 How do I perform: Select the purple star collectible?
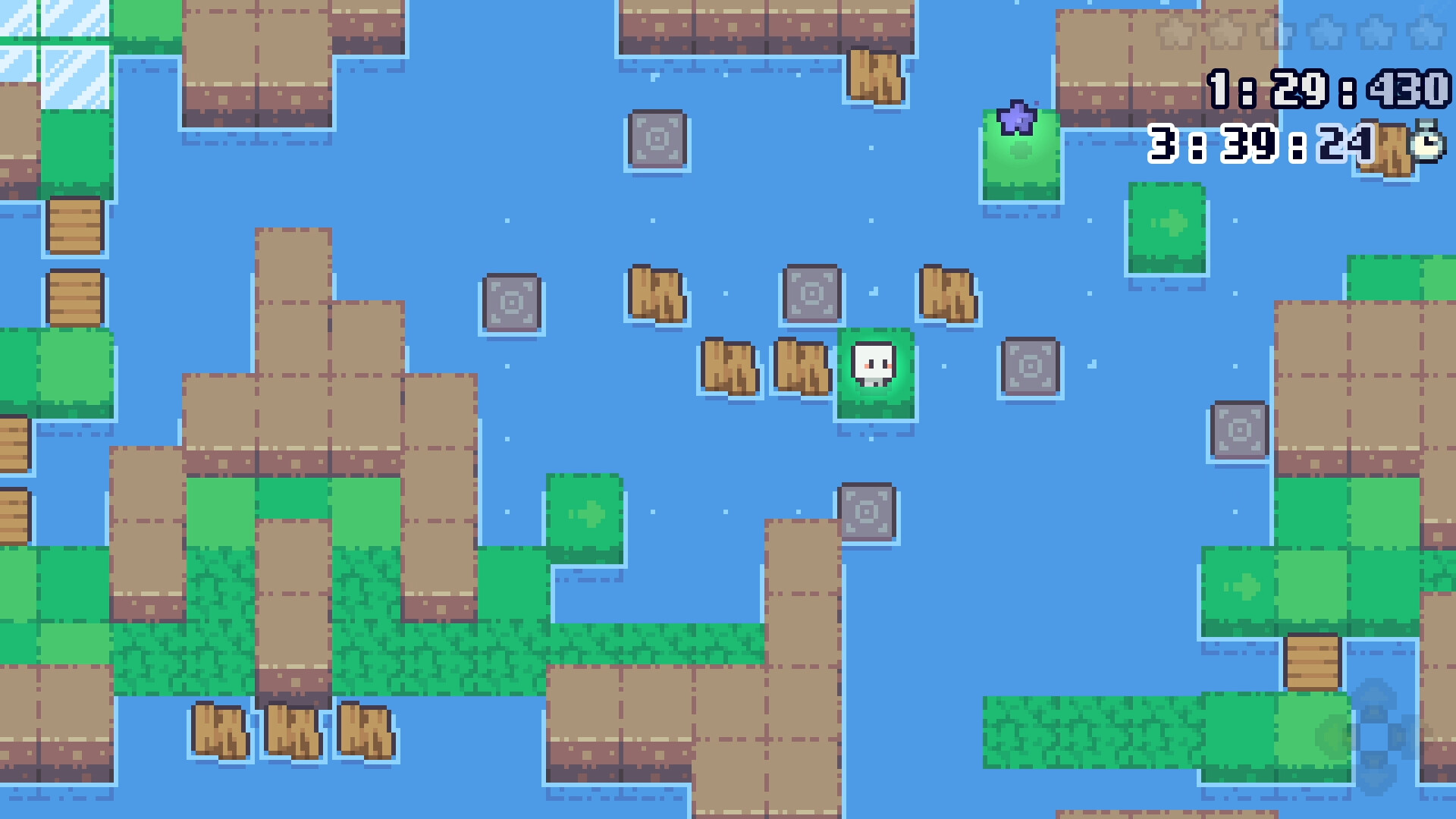[x=1016, y=118]
